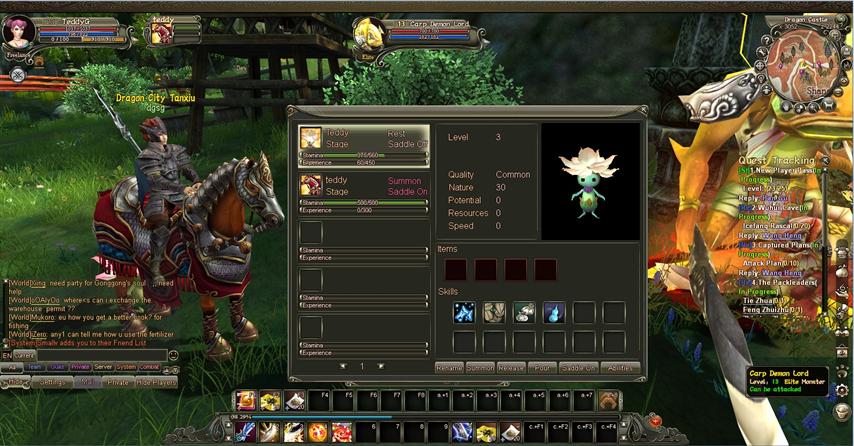Click the Summon button in pet panel

[x=480, y=368]
